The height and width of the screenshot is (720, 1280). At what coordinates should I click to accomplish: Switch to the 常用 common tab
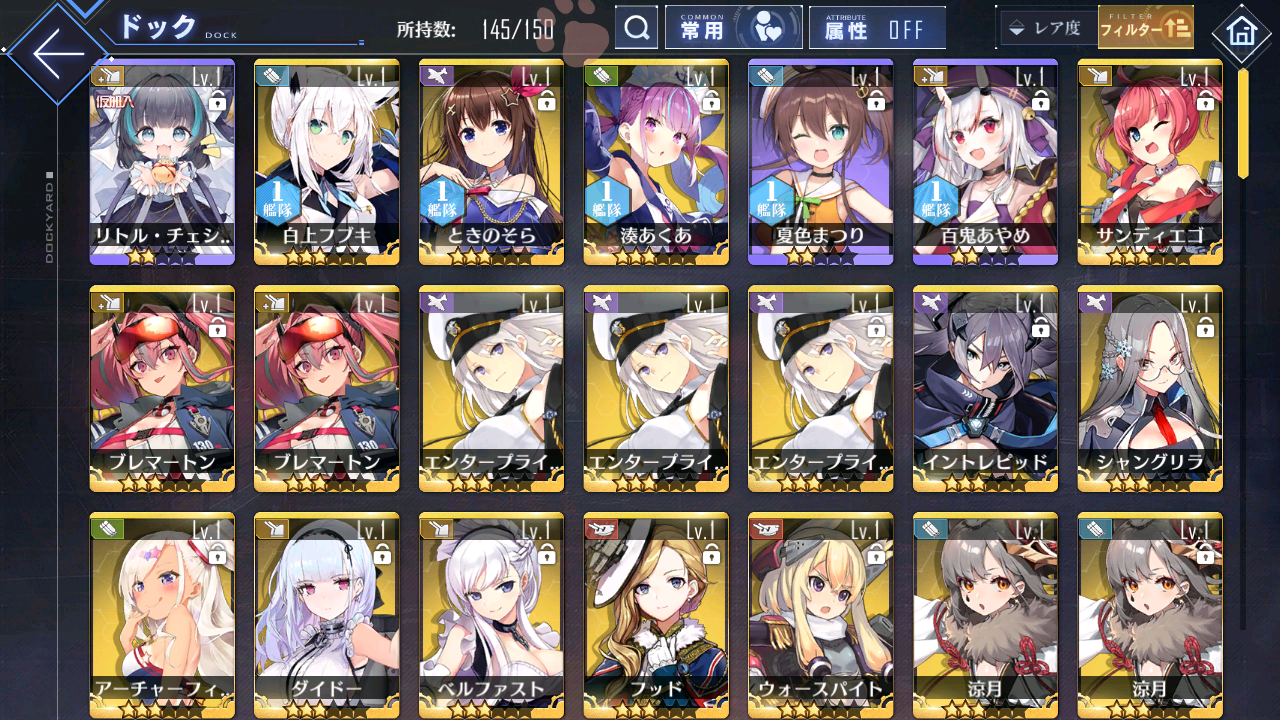pos(702,27)
